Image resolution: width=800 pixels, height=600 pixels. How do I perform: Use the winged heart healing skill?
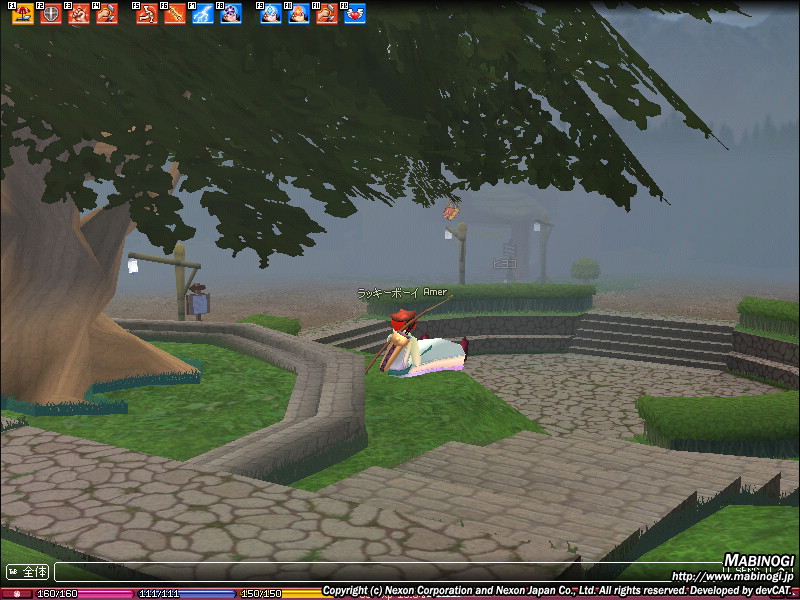(x=355, y=14)
